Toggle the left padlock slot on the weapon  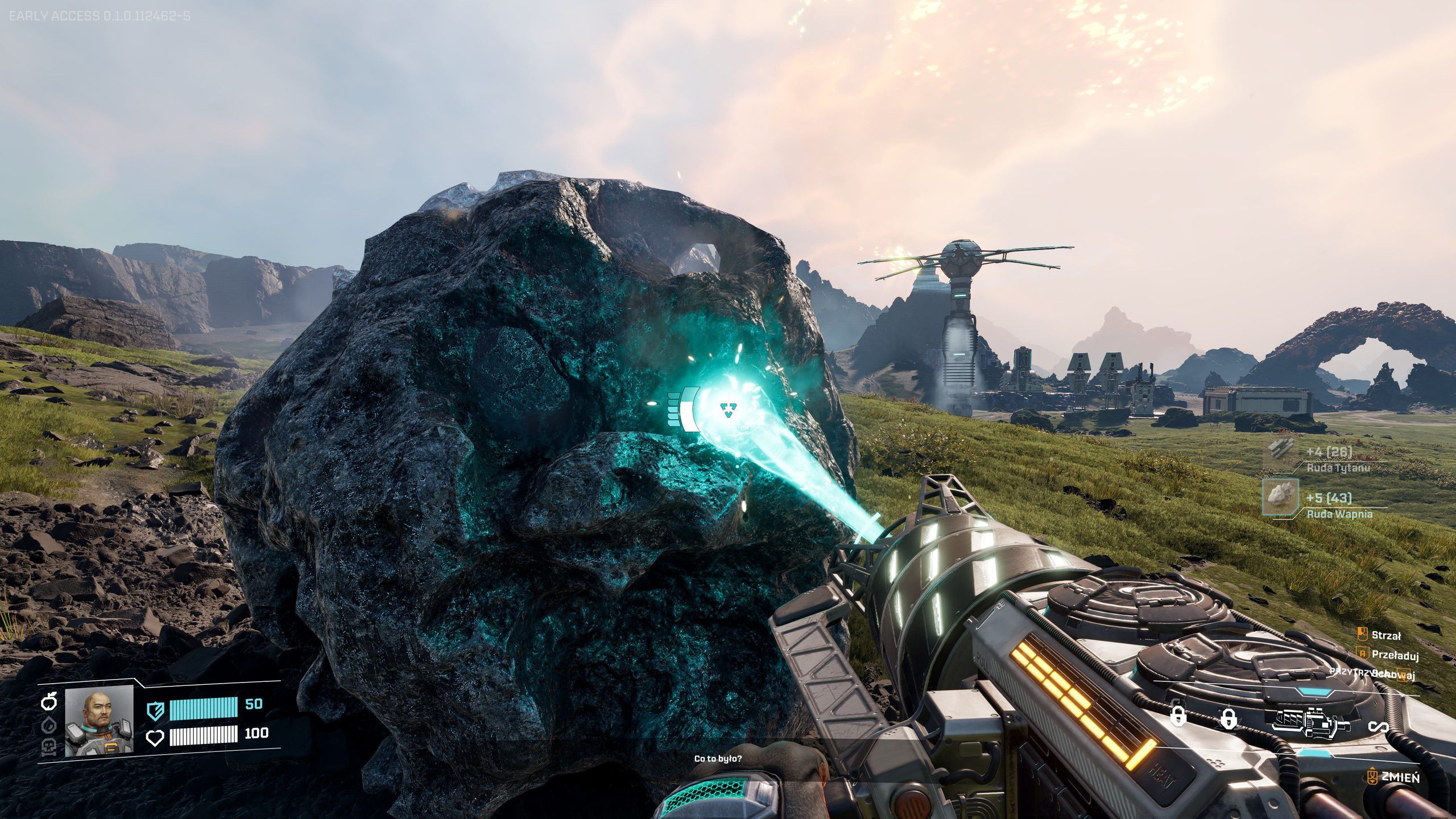point(1178,718)
